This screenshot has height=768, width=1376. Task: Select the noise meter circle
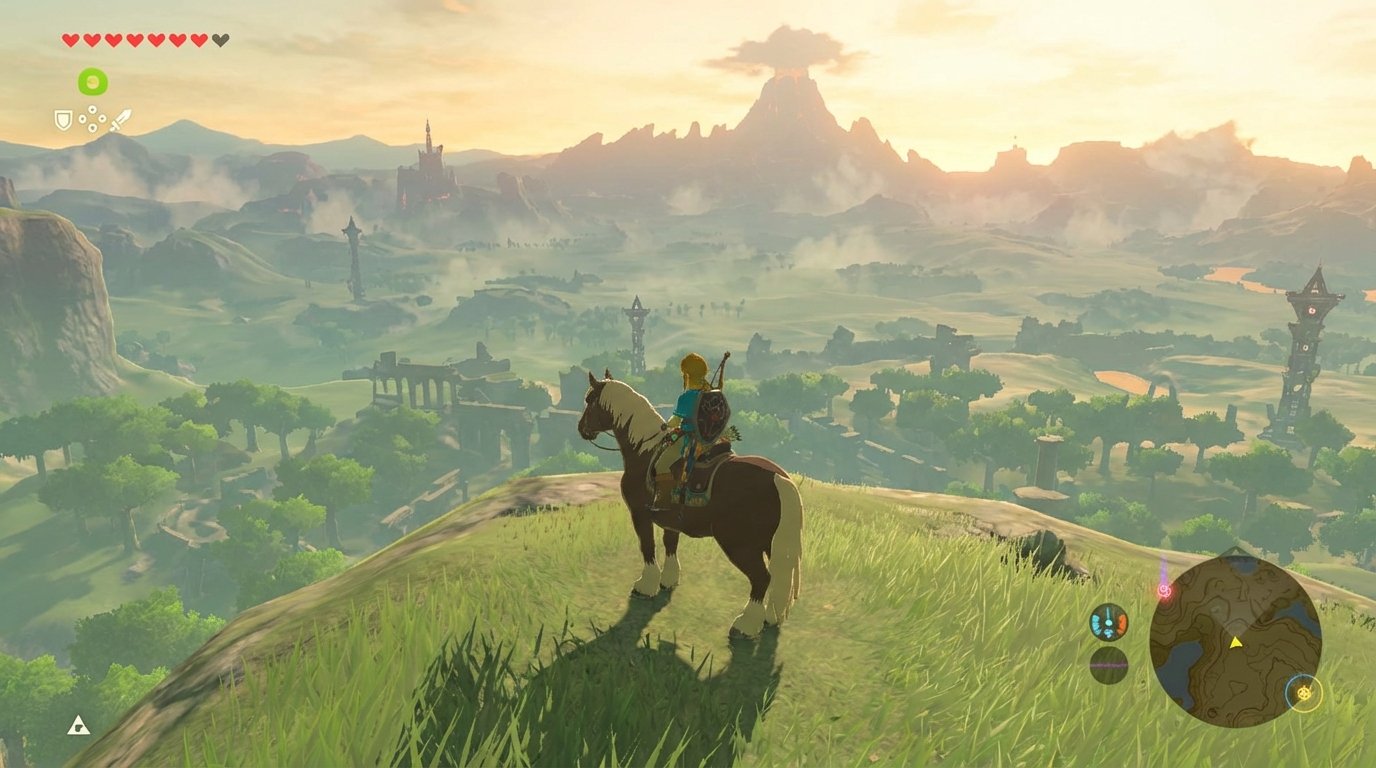pyautogui.click(x=1108, y=665)
